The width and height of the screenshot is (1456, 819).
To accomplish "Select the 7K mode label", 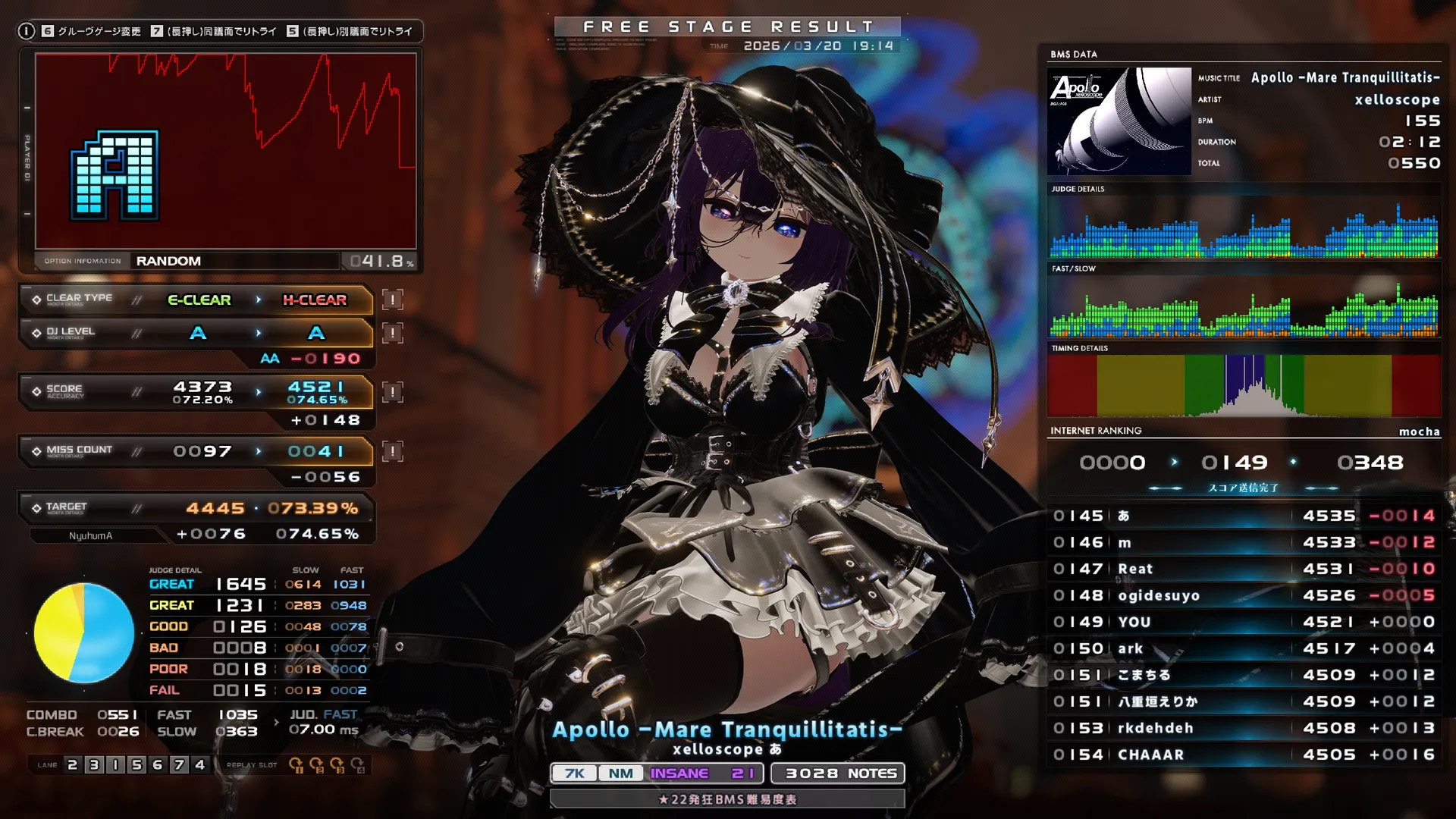I will pyautogui.click(x=574, y=773).
